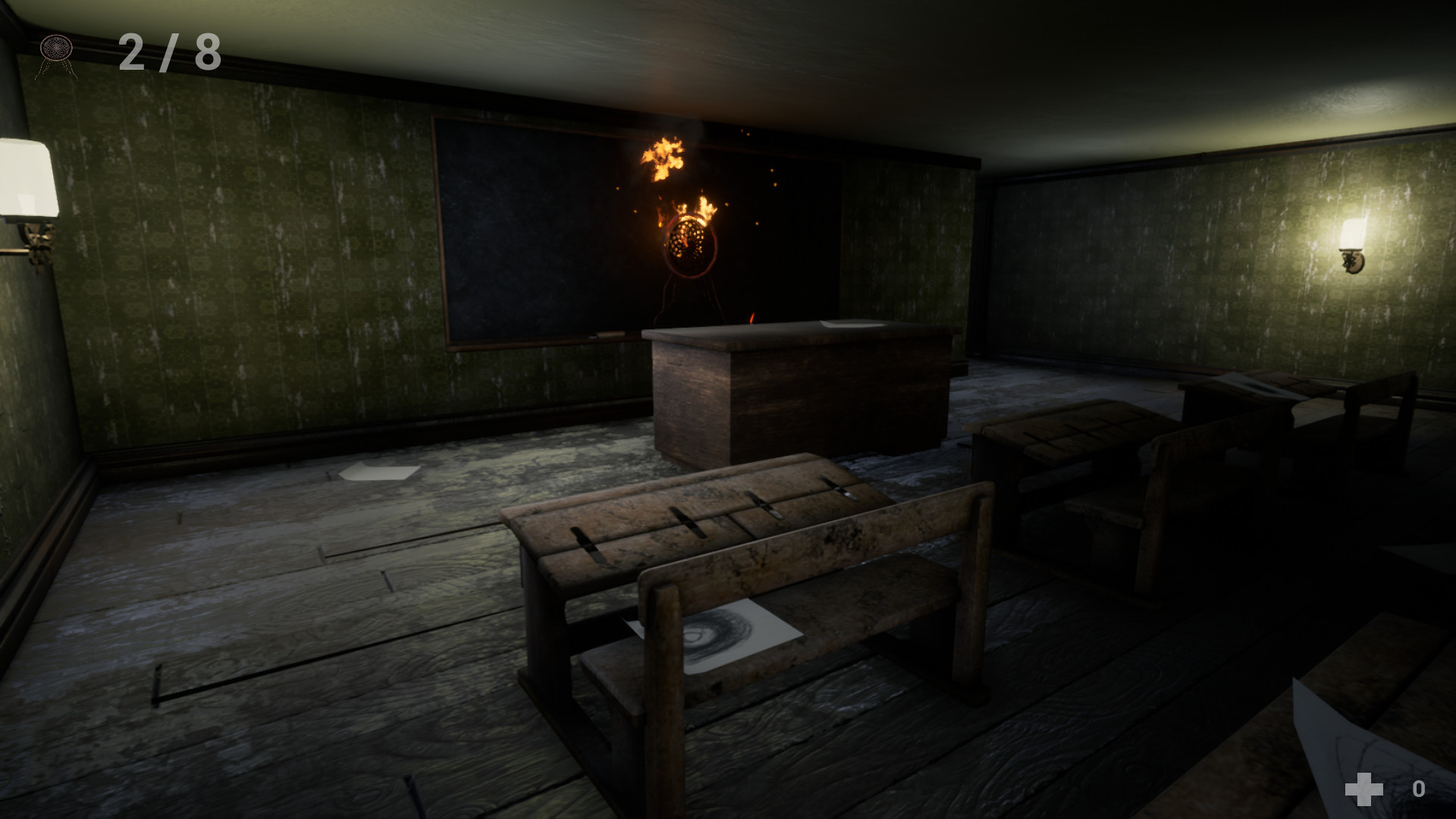Click the 2 / 8 collectible counter text
This screenshot has width=1456, height=819.
click(168, 52)
